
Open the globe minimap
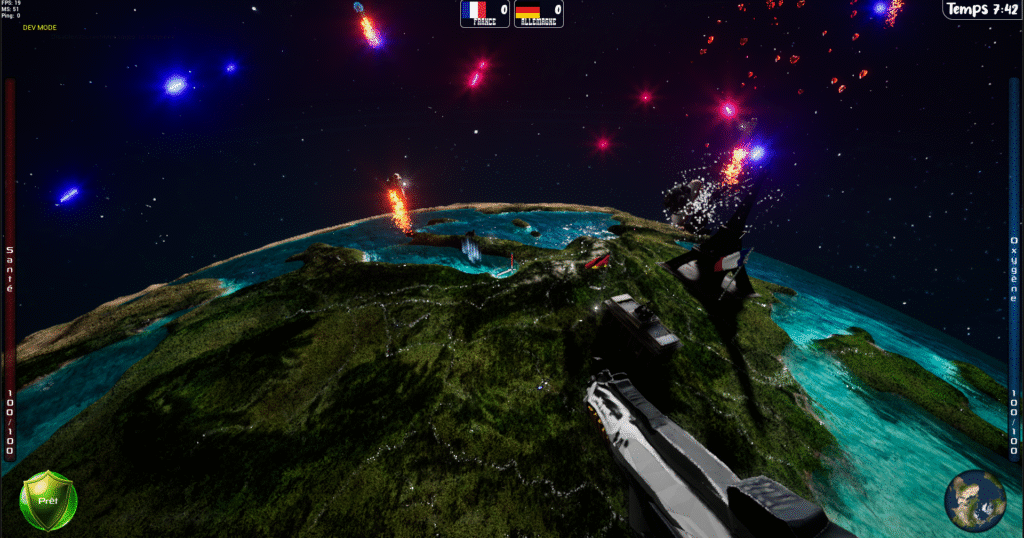click(974, 499)
